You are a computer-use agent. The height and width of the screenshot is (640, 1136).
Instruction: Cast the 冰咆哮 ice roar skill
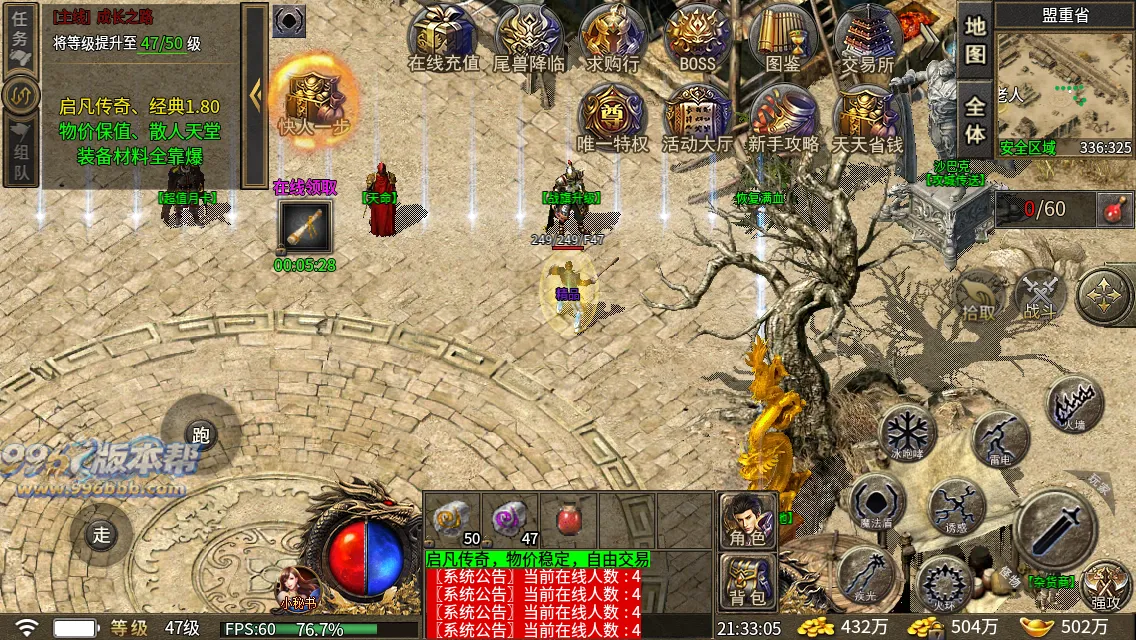(x=906, y=434)
